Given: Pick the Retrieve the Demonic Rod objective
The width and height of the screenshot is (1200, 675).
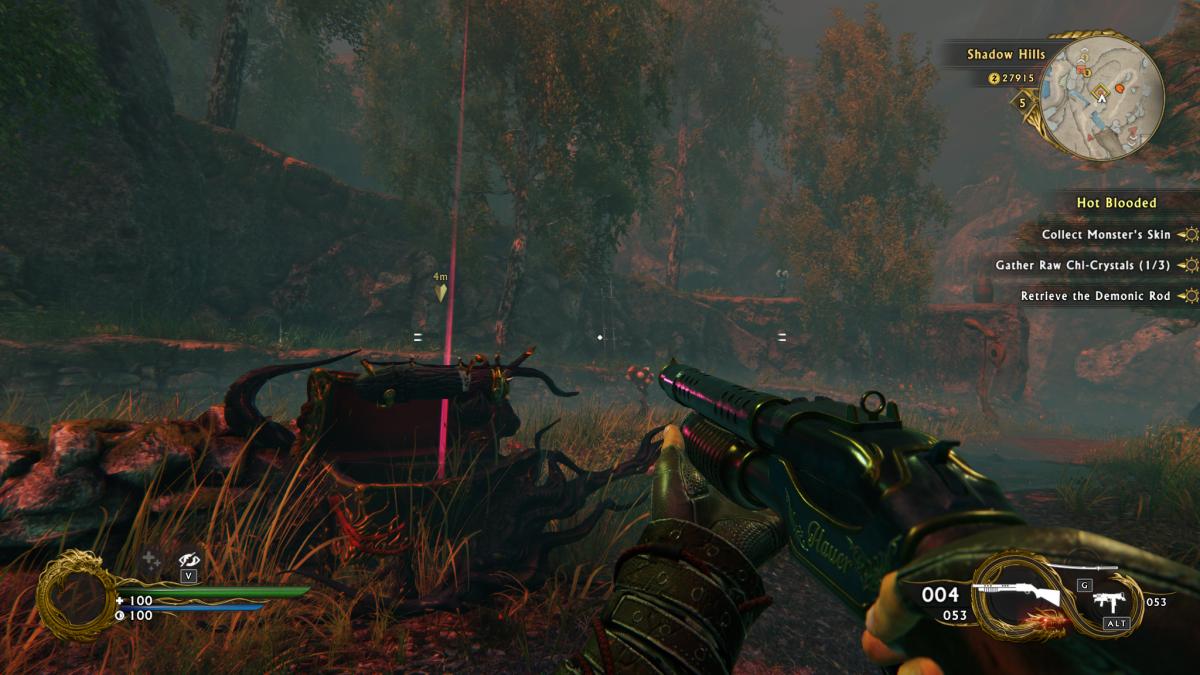Looking at the screenshot, I should click(1095, 296).
